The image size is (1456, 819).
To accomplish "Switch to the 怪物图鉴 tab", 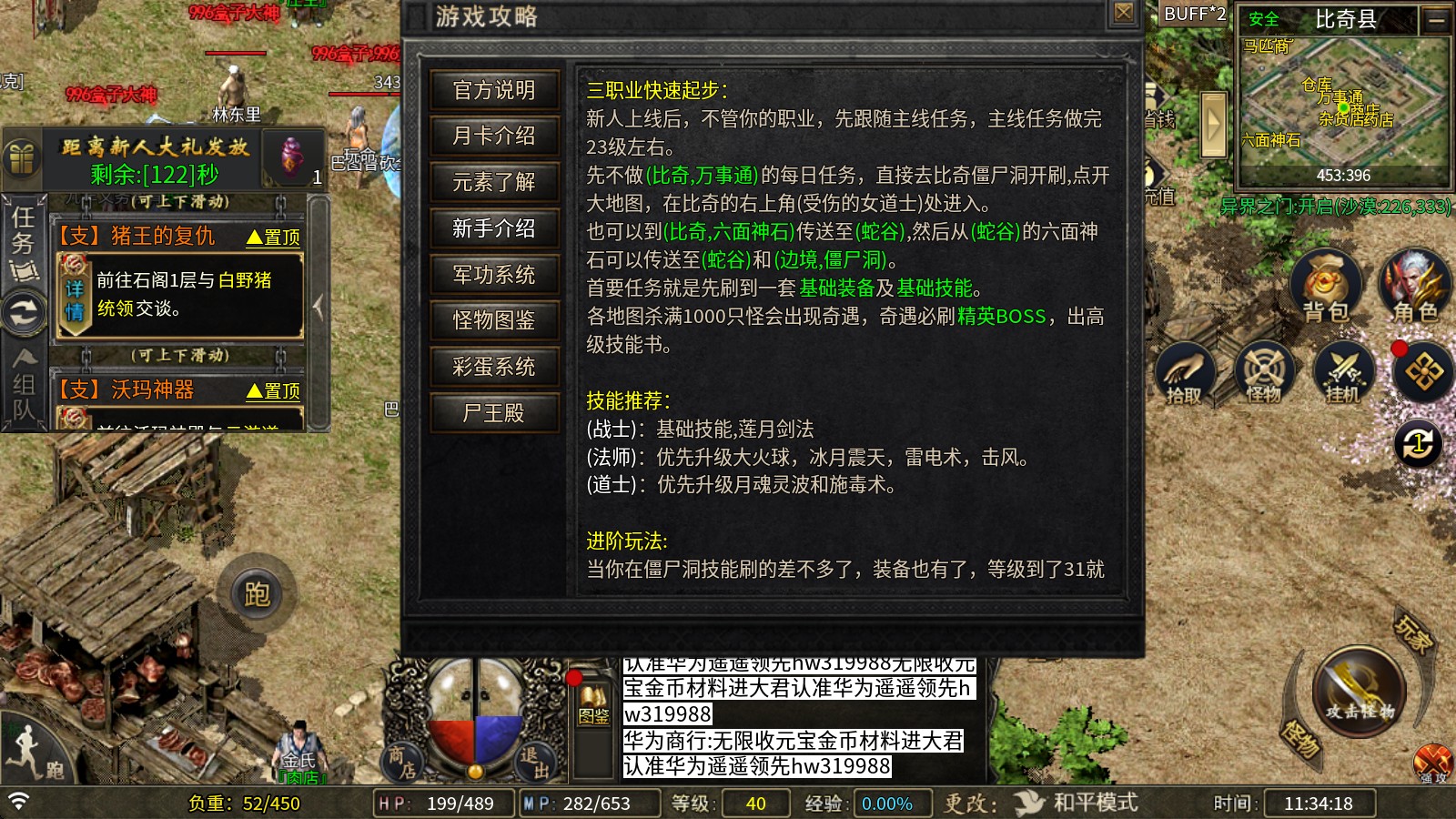I will click(492, 320).
